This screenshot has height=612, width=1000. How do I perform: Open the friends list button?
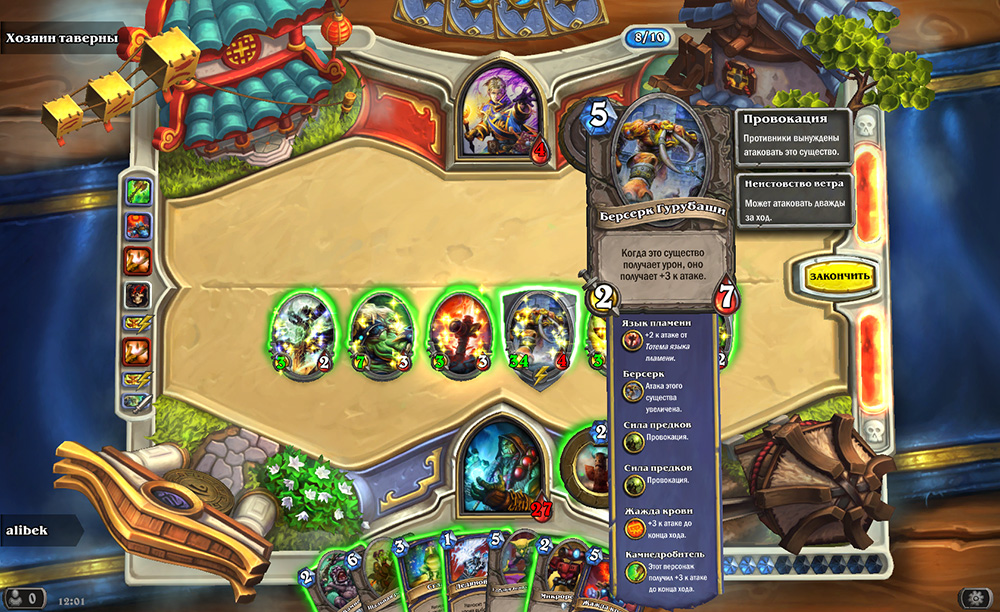click(x=23, y=598)
